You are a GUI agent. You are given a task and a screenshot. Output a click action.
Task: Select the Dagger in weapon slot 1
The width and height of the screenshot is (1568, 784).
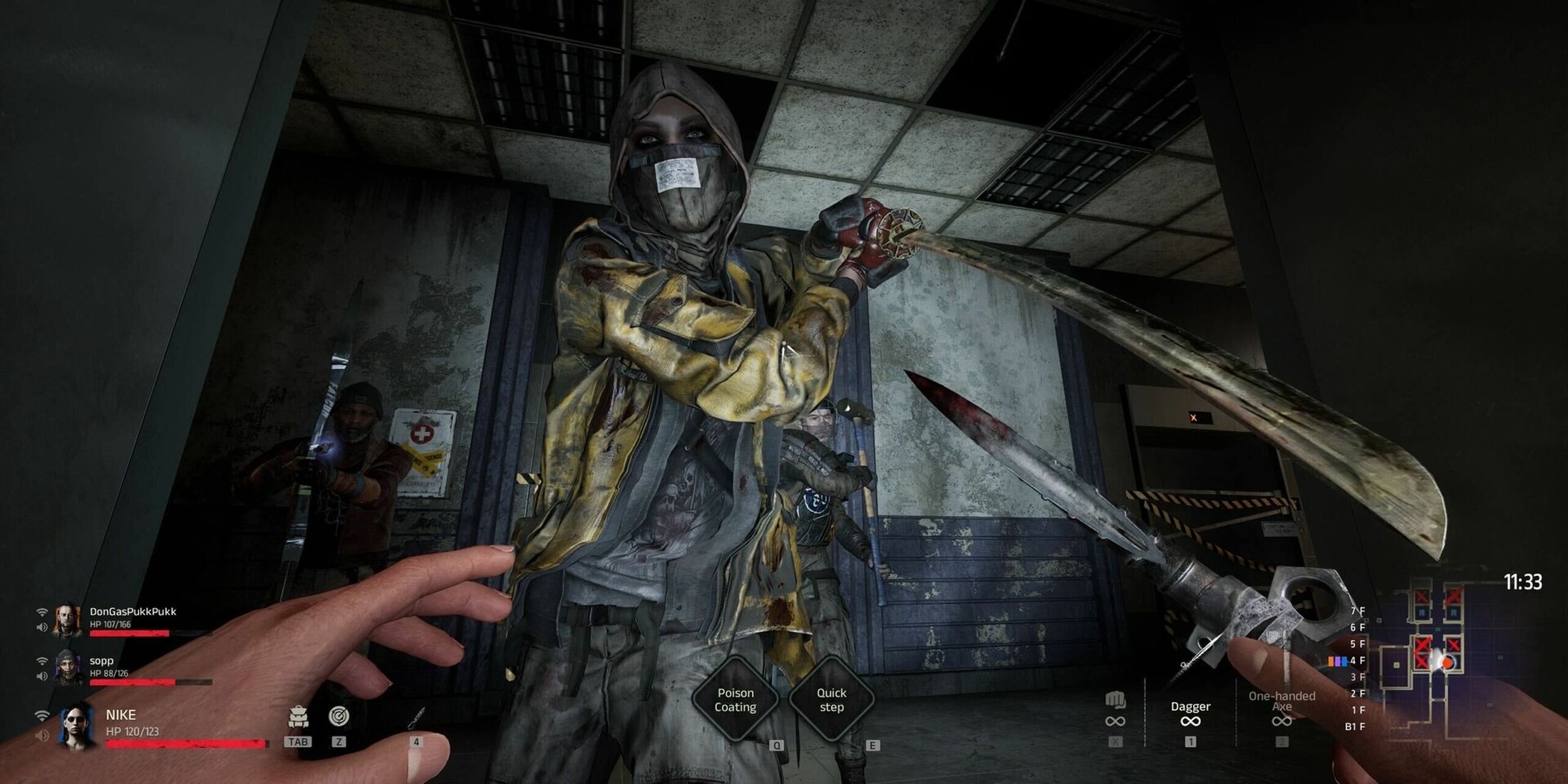1190,706
